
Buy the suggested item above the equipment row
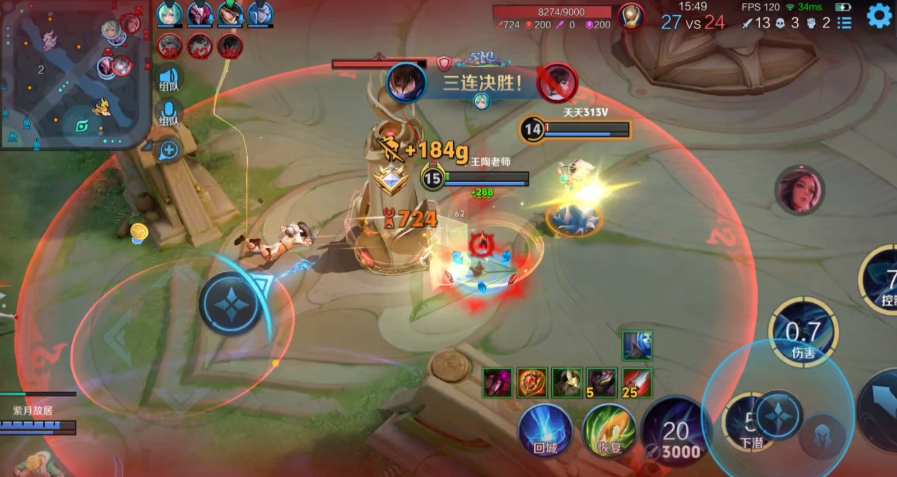(x=636, y=346)
